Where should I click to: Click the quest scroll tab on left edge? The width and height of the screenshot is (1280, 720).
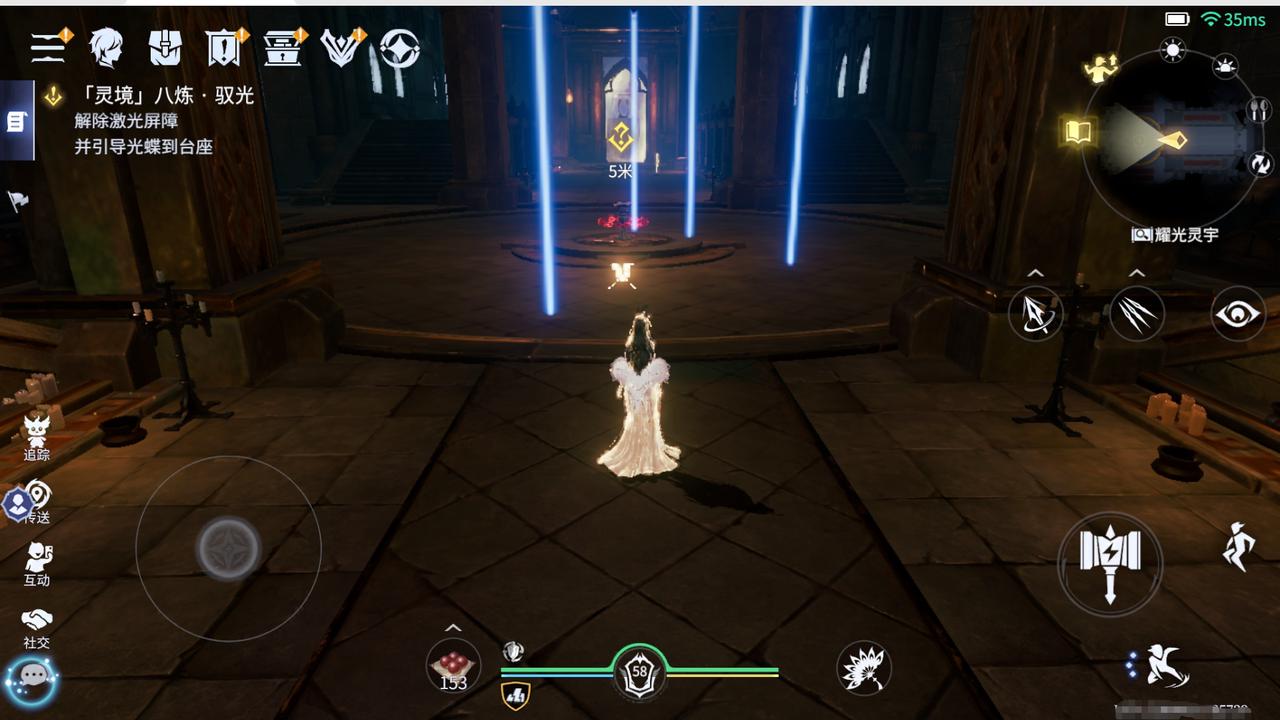(16, 121)
